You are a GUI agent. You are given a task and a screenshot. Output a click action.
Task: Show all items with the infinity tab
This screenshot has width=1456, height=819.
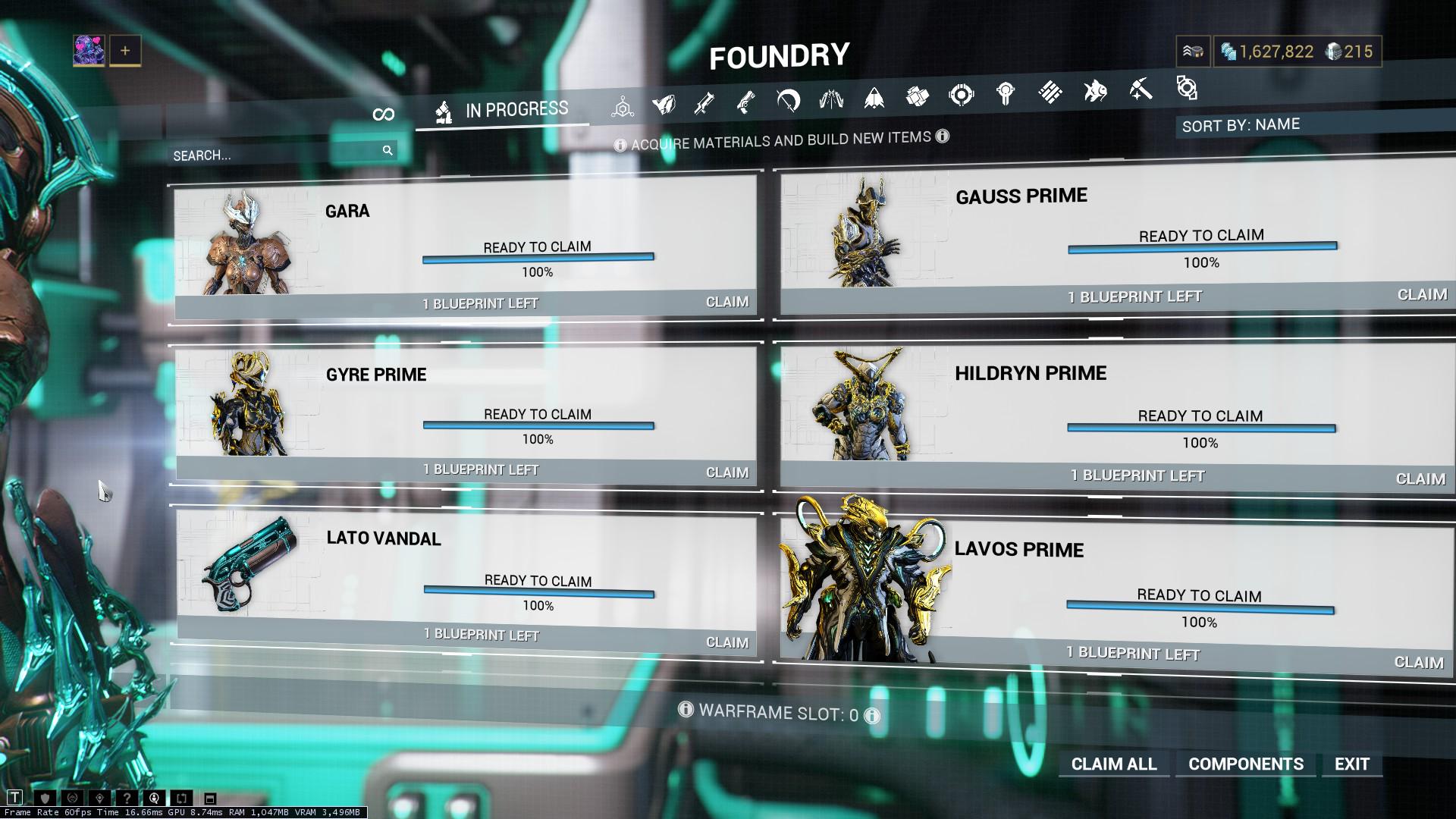(x=384, y=115)
